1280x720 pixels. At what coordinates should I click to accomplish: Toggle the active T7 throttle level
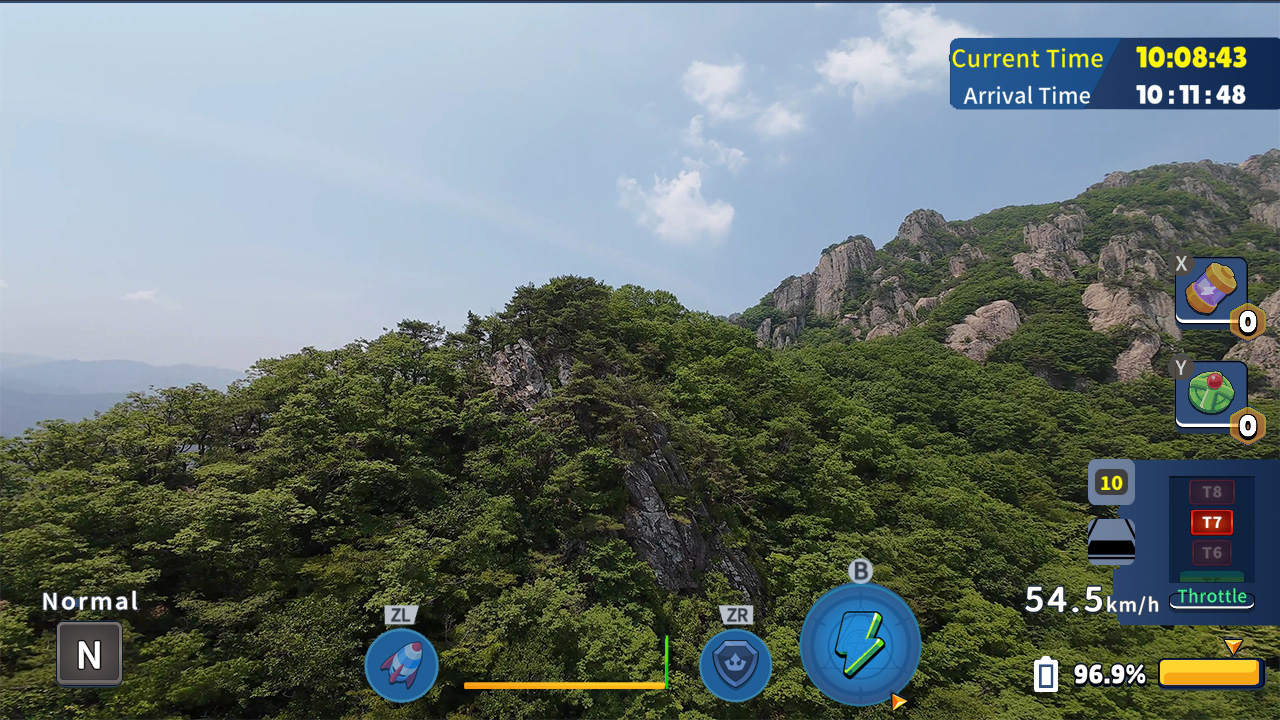tap(1211, 522)
